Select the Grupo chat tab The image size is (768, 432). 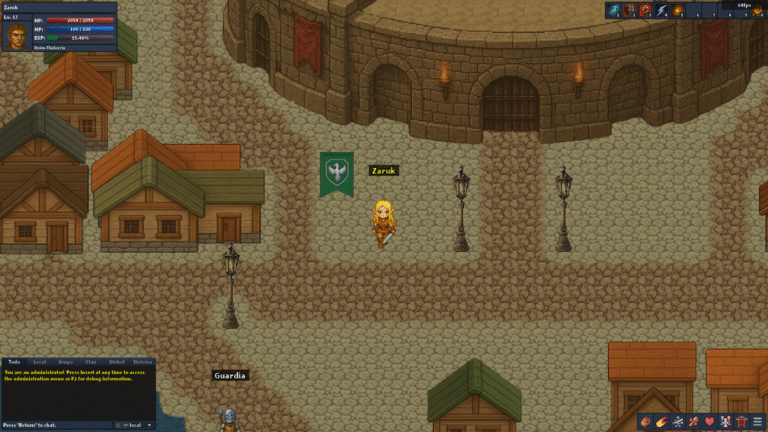(x=66, y=362)
